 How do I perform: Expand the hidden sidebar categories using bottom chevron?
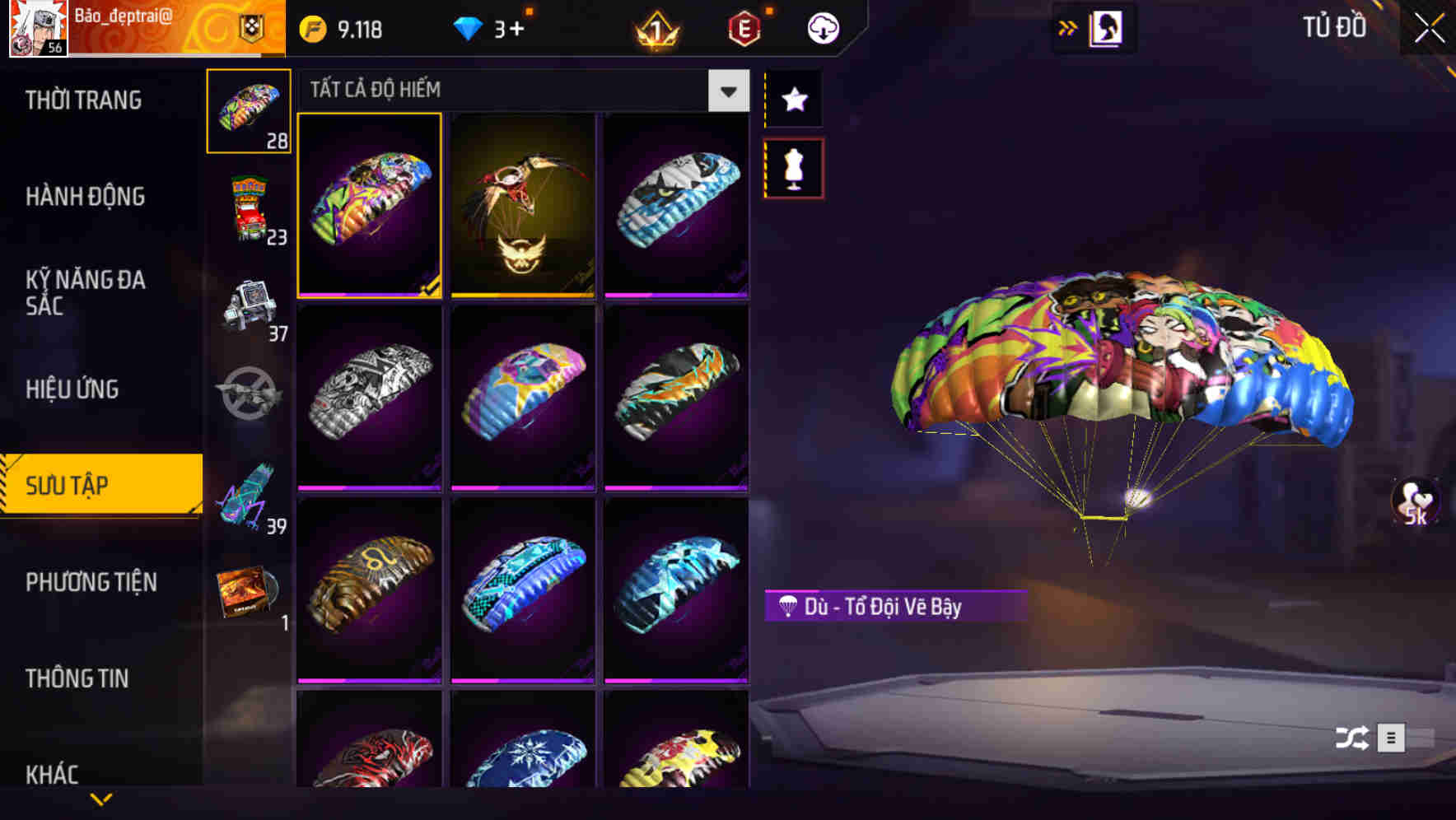(100, 800)
